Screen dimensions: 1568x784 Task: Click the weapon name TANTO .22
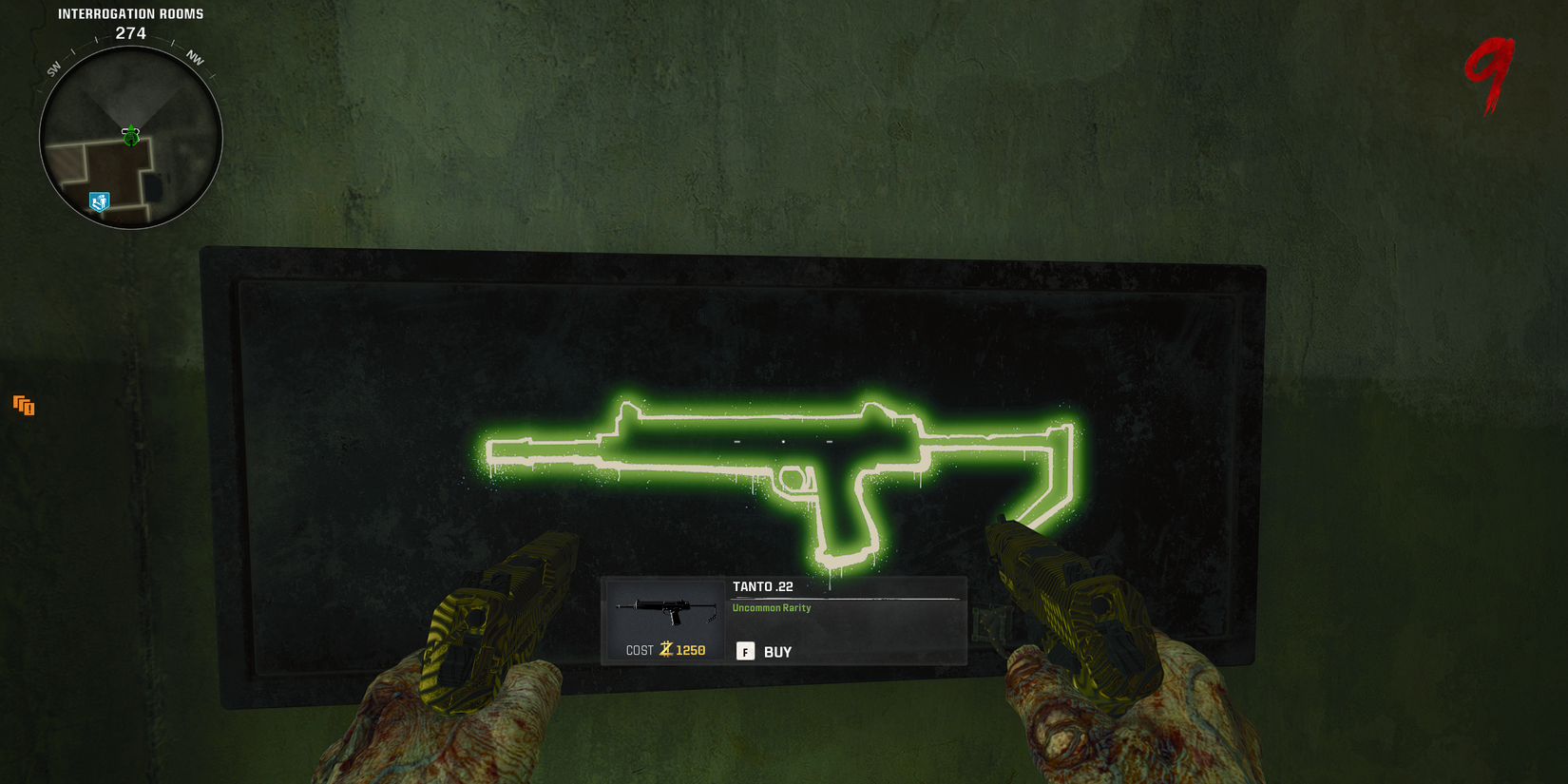point(761,586)
